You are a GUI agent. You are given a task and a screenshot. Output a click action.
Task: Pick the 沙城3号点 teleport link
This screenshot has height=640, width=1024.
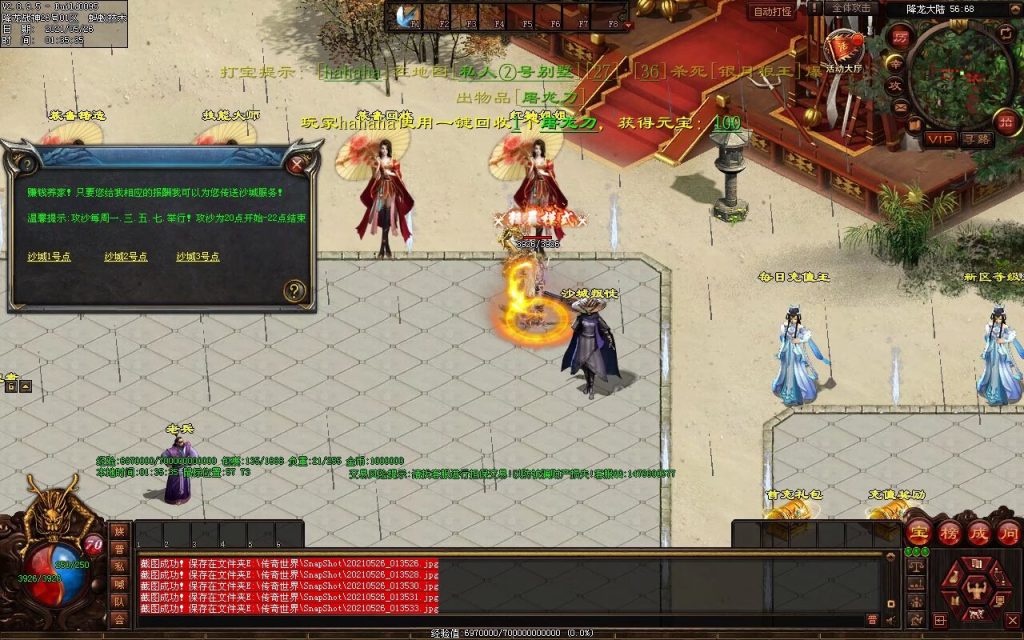[x=198, y=257]
